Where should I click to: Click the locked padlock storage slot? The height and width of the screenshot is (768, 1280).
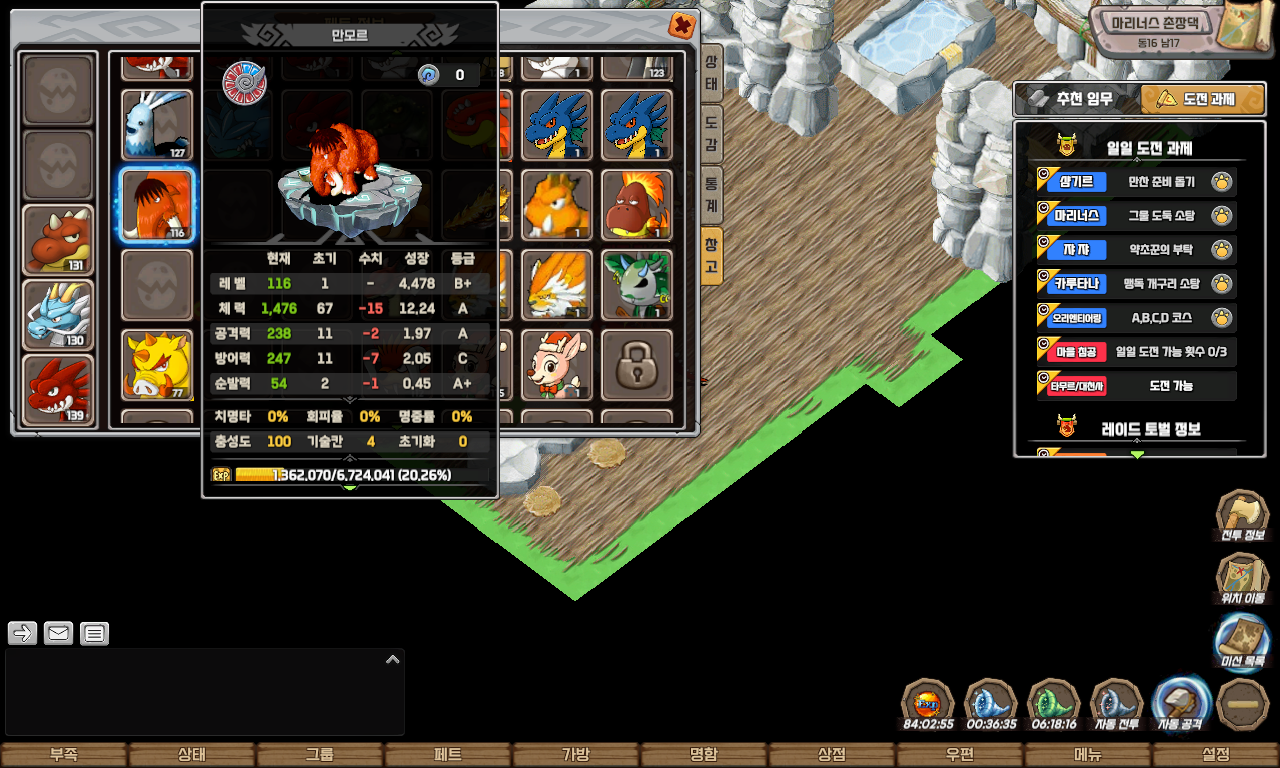tap(637, 364)
